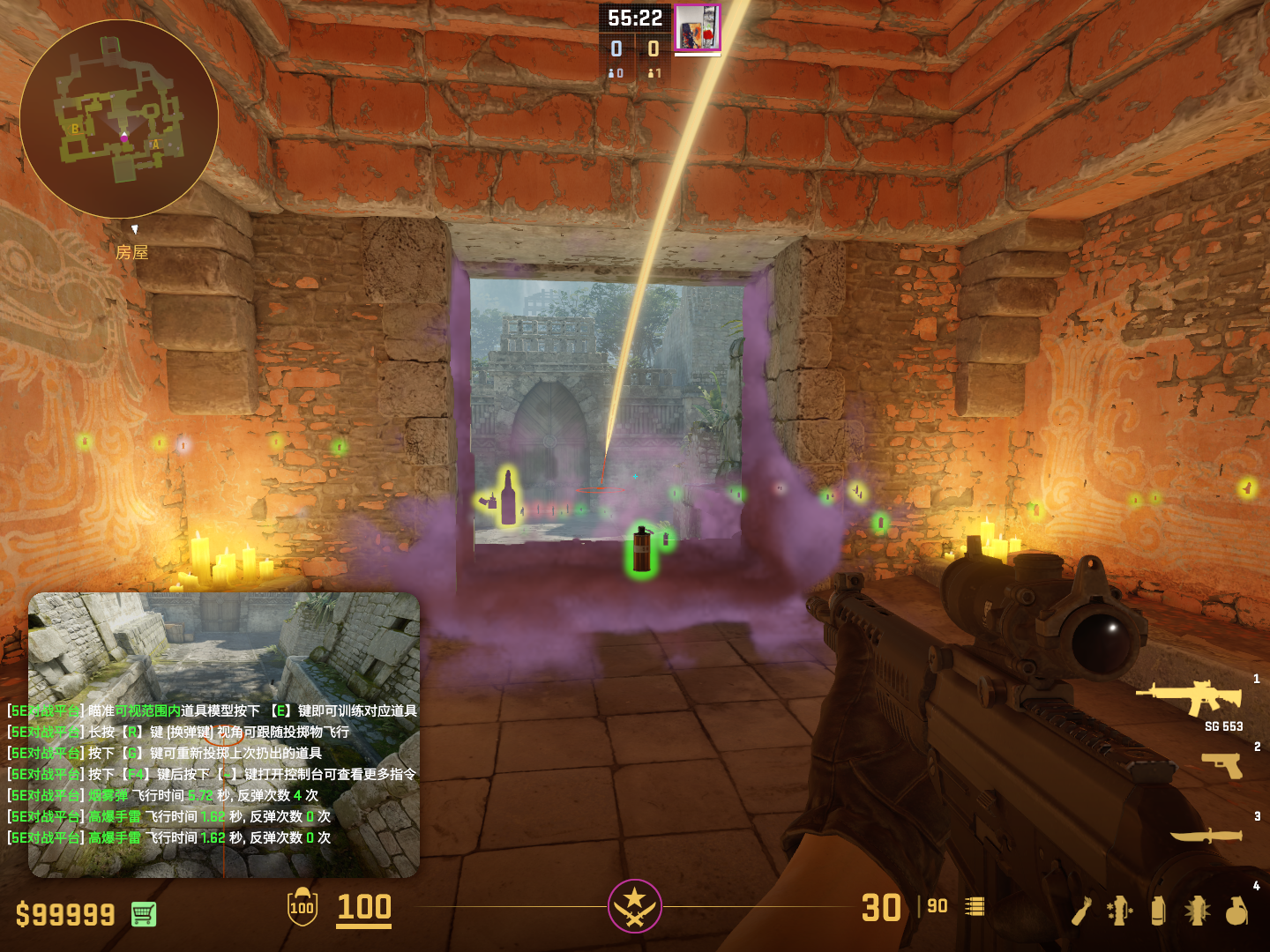Choose the HE grenade icon
The height and width of the screenshot is (952, 1270).
point(1236,911)
